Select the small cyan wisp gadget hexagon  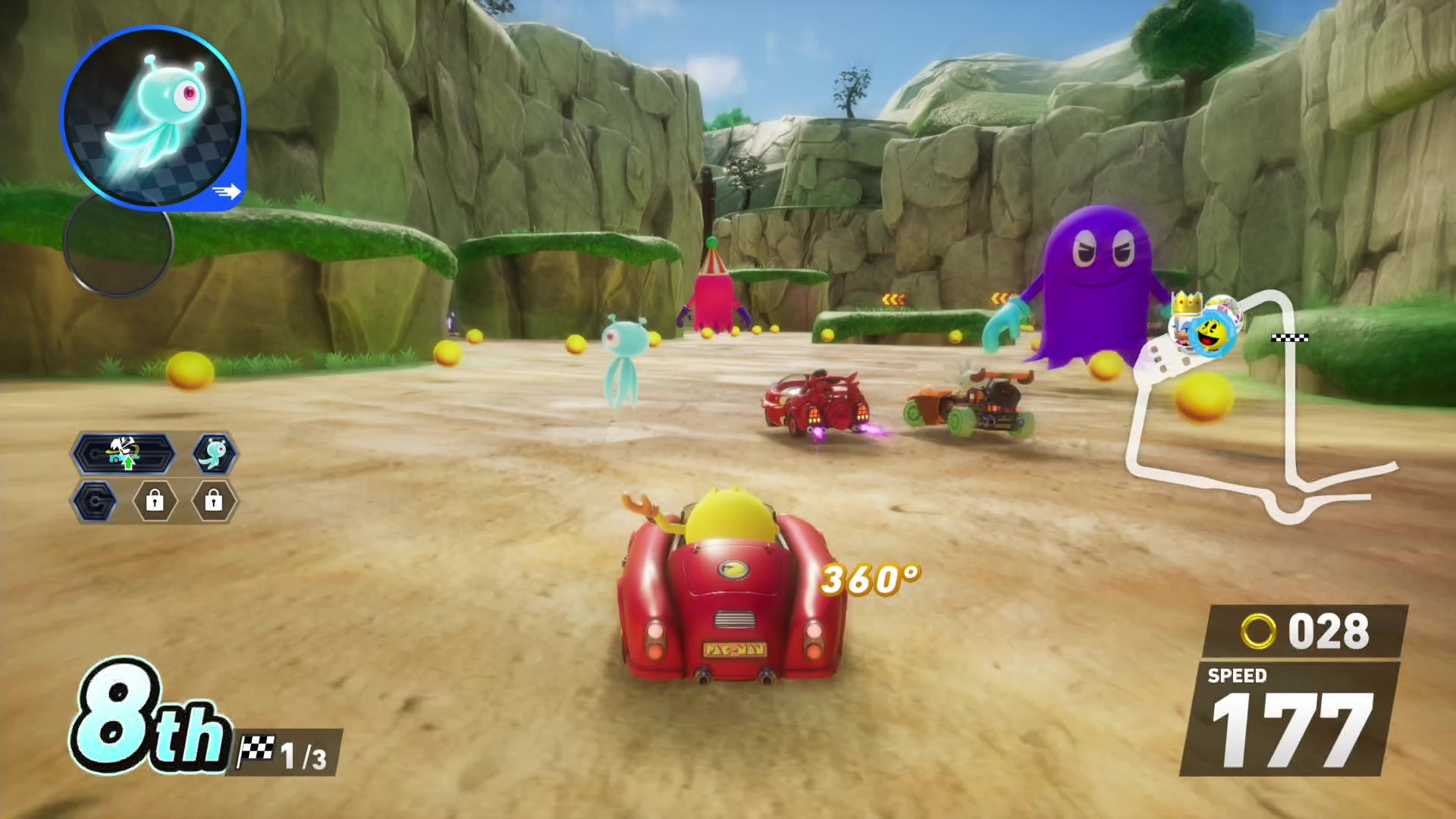coord(215,453)
